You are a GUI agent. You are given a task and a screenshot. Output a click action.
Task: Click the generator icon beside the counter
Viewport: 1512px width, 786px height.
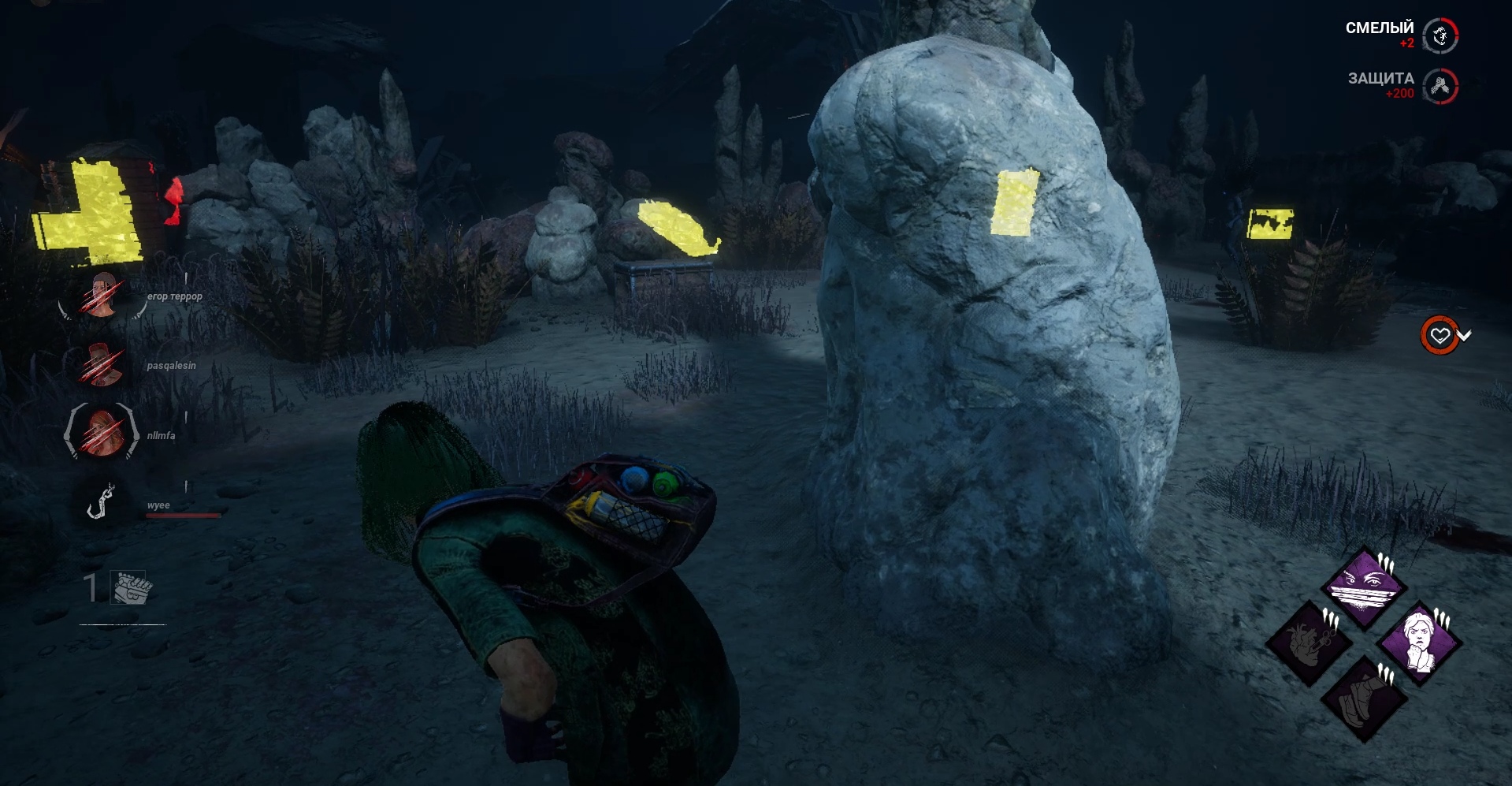[131, 587]
